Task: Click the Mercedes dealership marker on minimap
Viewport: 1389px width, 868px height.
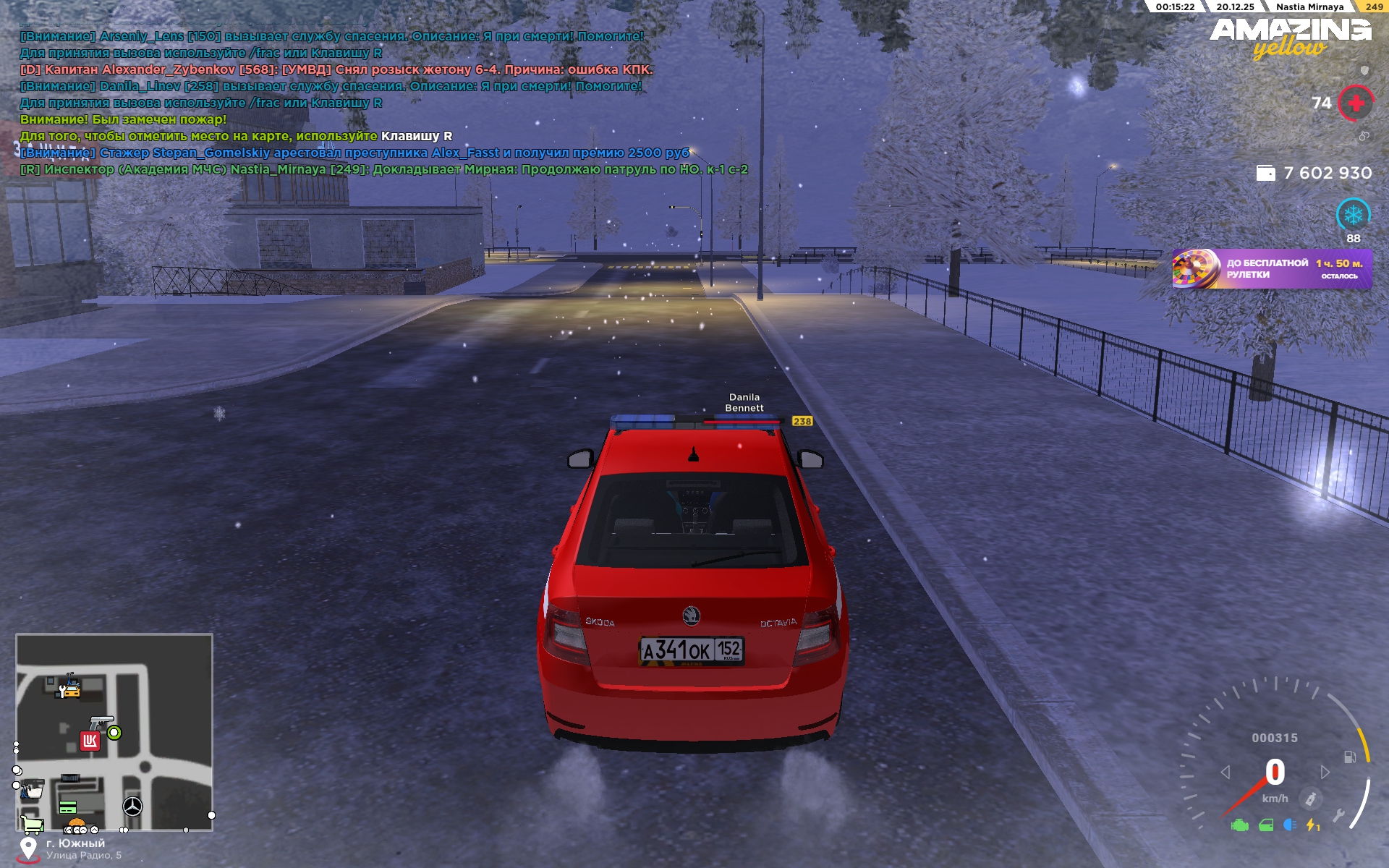Action: point(132,806)
